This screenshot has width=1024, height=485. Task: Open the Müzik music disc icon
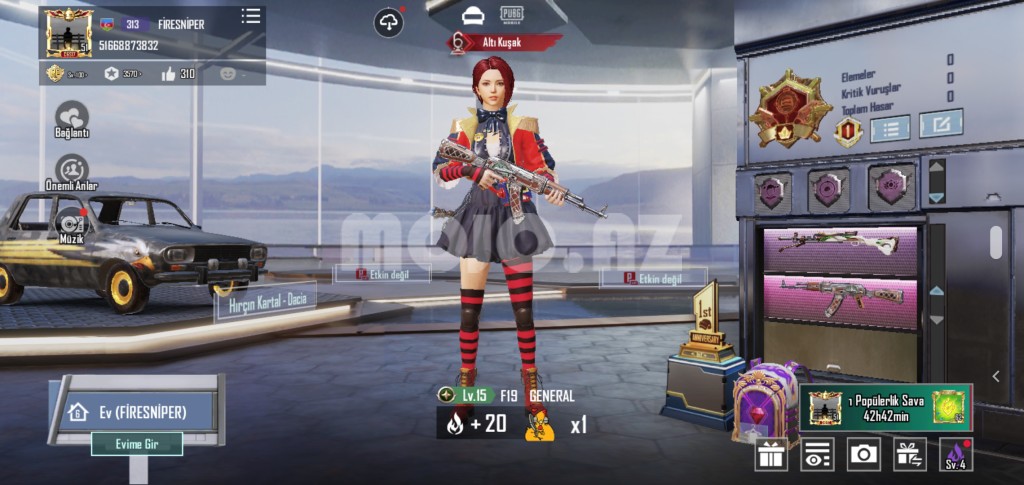point(72,224)
